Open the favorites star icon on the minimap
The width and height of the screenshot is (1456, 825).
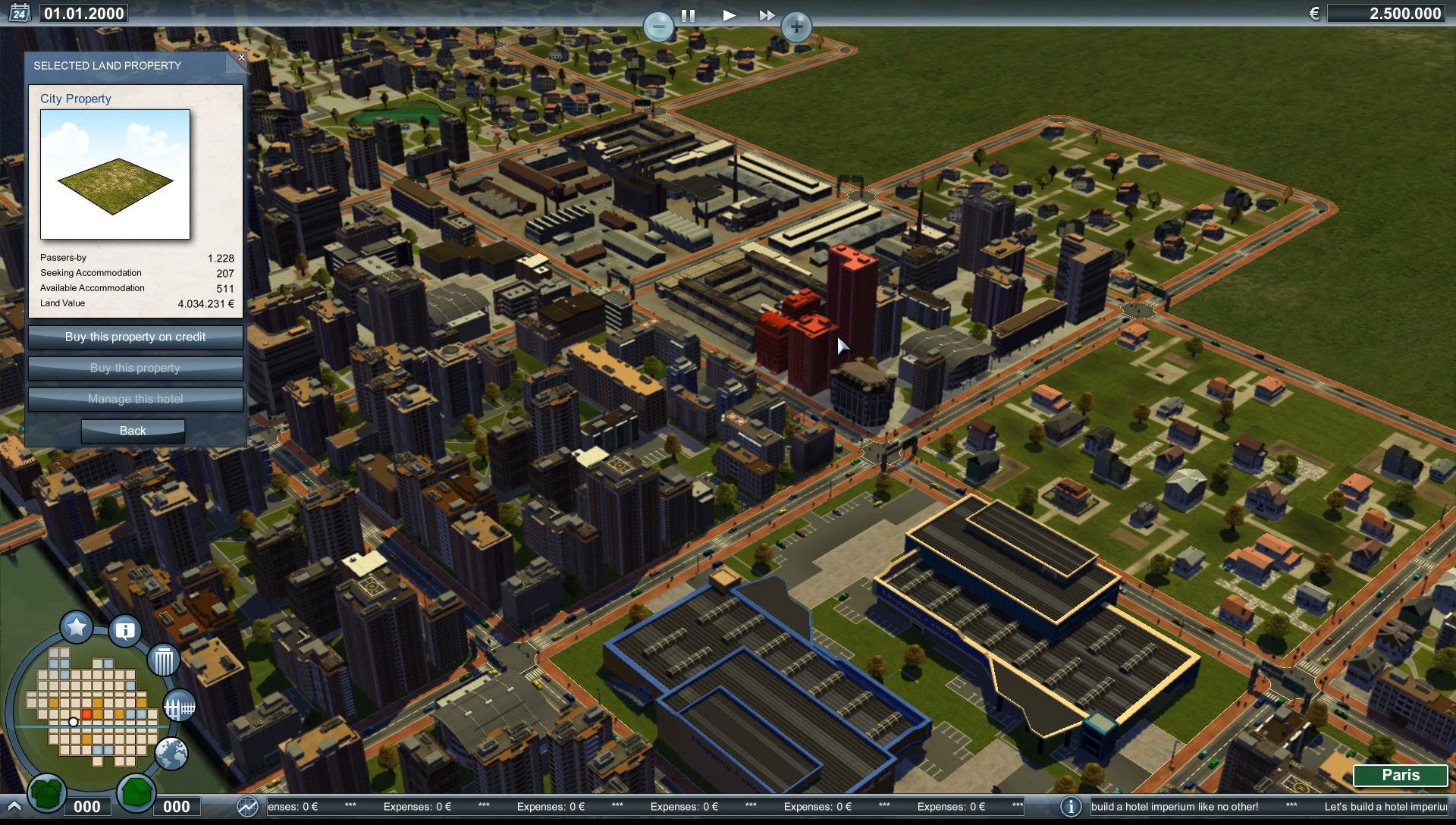tap(75, 627)
